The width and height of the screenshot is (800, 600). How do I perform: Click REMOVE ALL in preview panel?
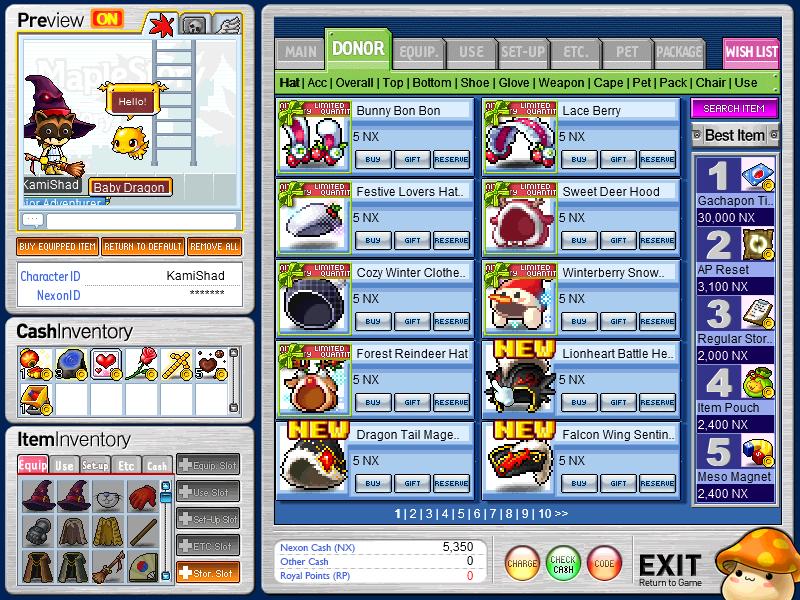[214, 246]
